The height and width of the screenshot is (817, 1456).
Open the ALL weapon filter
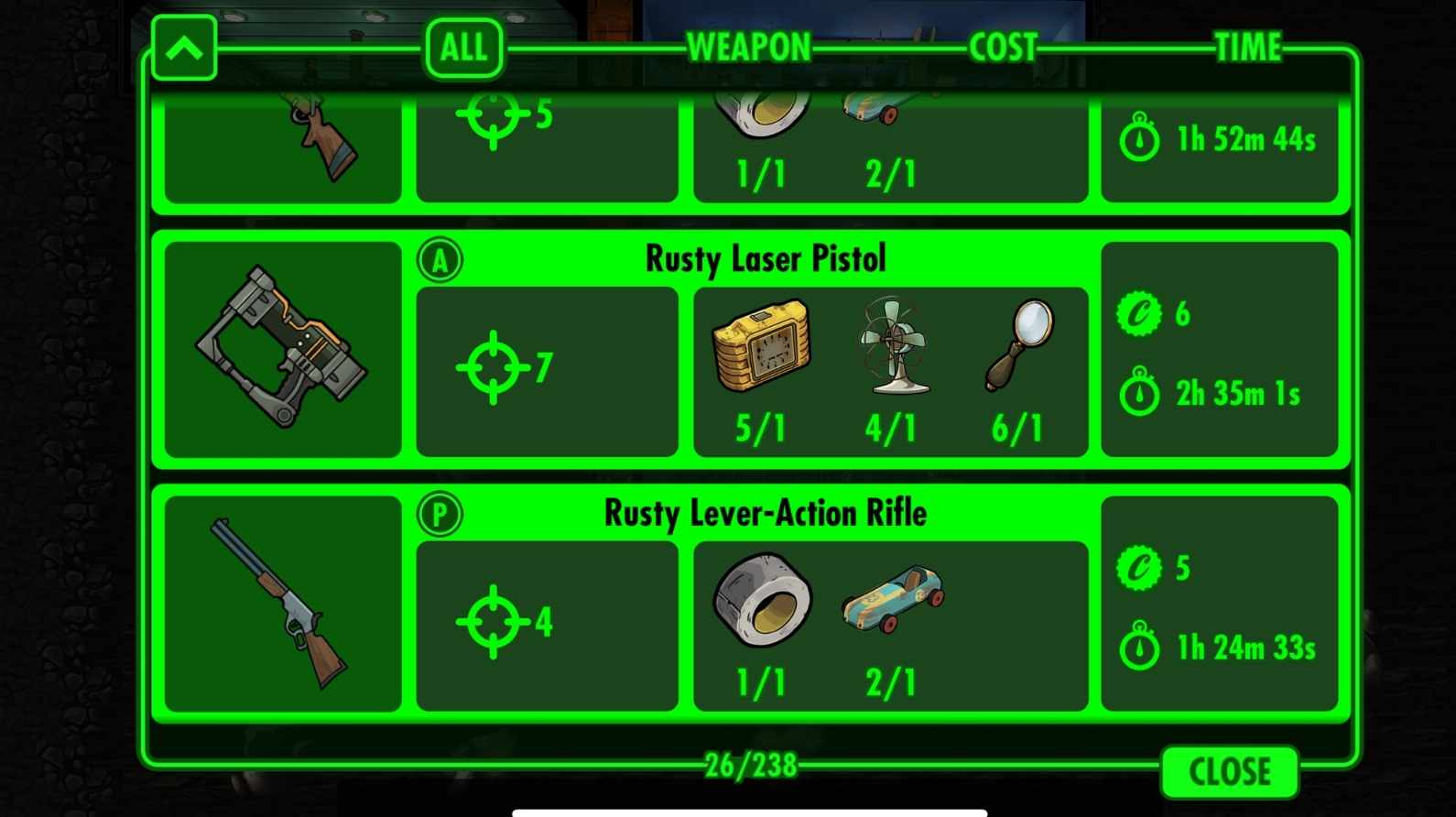(462, 48)
